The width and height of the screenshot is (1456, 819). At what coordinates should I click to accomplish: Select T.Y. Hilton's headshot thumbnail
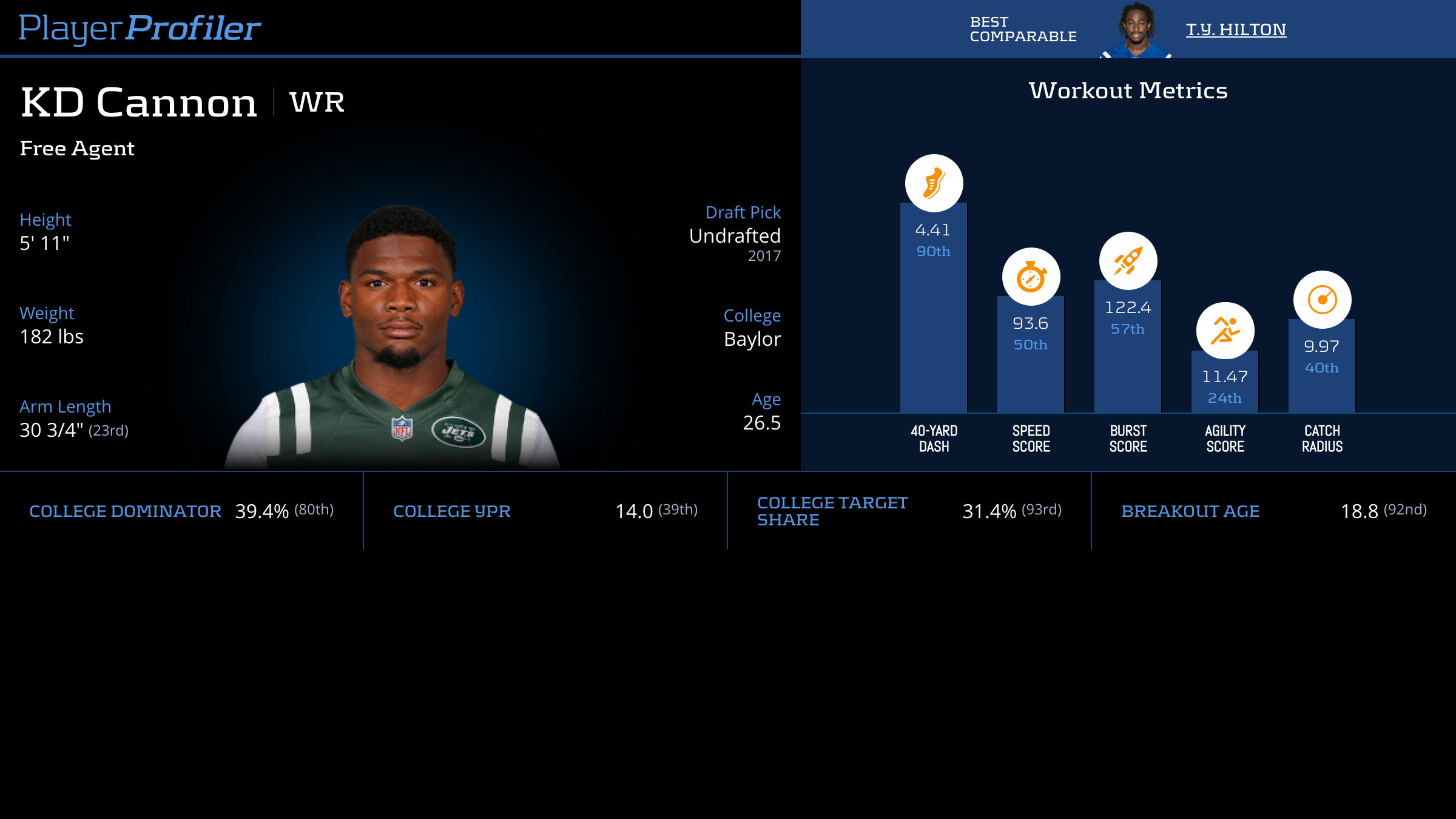point(1136,30)
